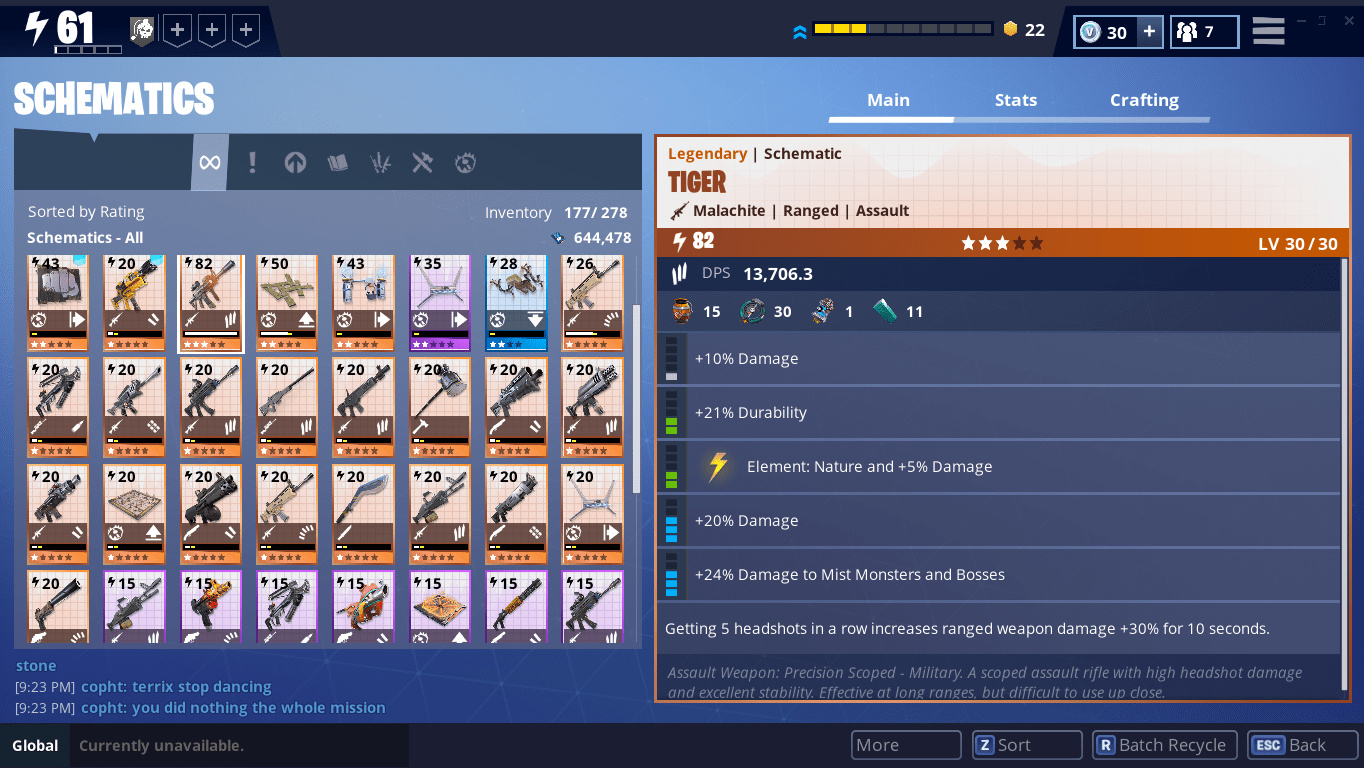The height and width of the screenshot is (768, 1364).
Task: Click the gold currency icon showing 22
Action: click(1009, 30)
